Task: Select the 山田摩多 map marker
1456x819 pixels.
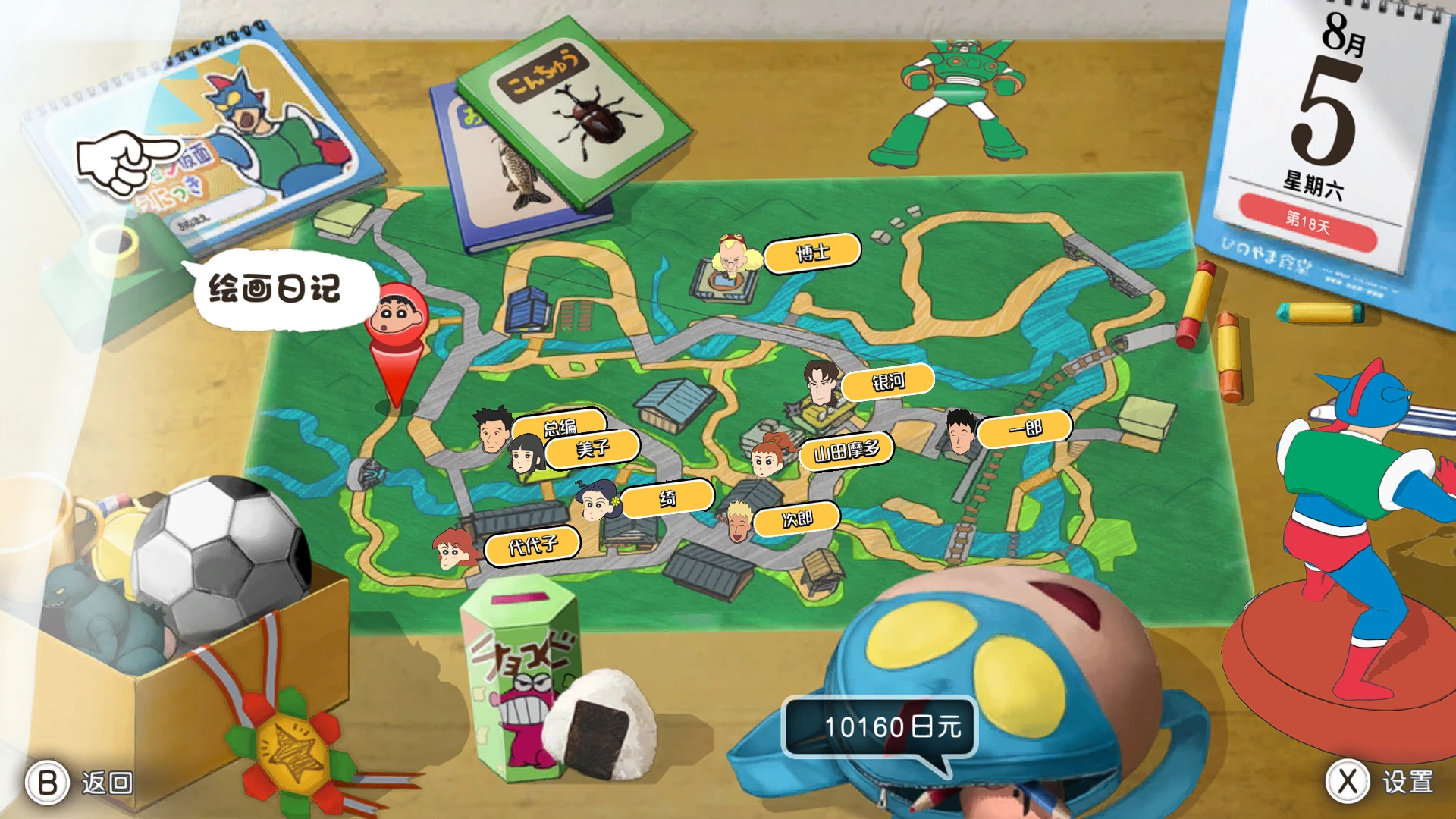Action: point(846,451)
